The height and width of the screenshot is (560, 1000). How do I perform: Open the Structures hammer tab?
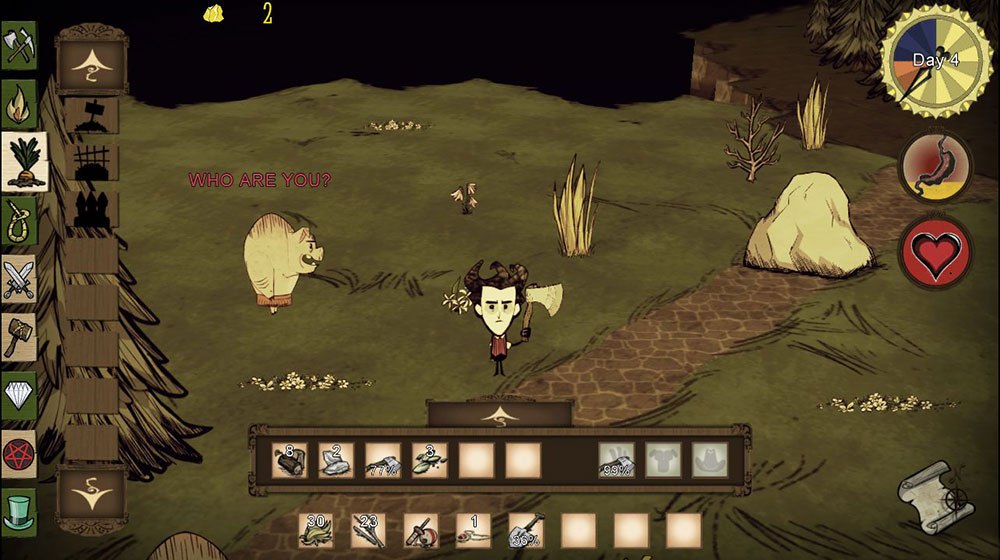coord(19,336)
